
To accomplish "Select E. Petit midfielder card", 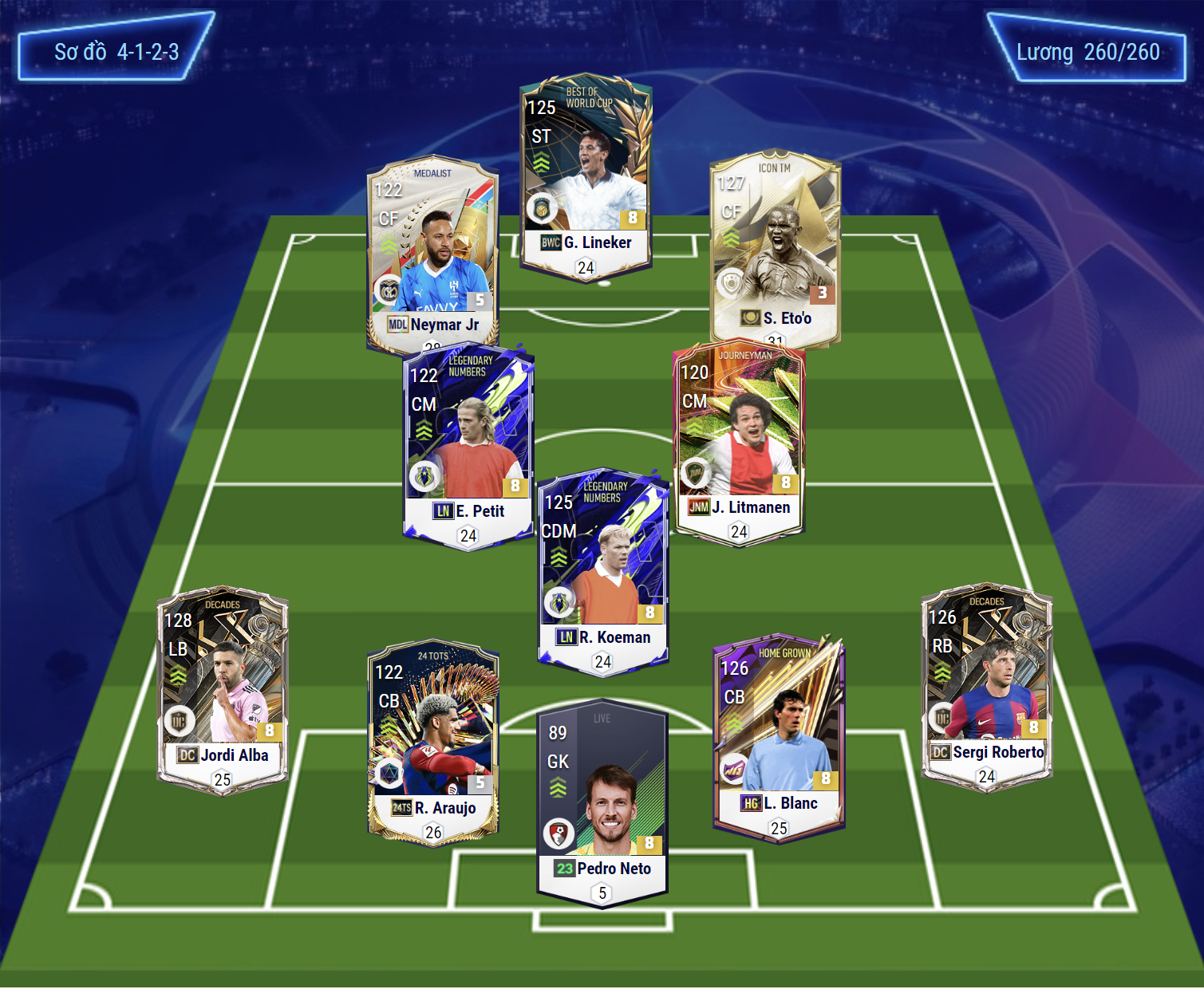I will point(468,447).
